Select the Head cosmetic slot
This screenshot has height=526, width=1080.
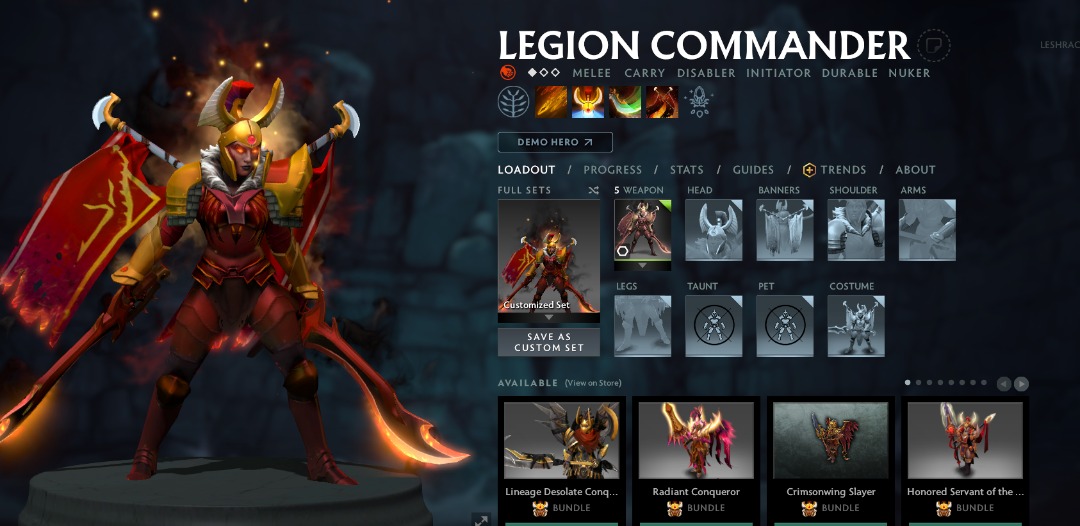click(713, 230)
